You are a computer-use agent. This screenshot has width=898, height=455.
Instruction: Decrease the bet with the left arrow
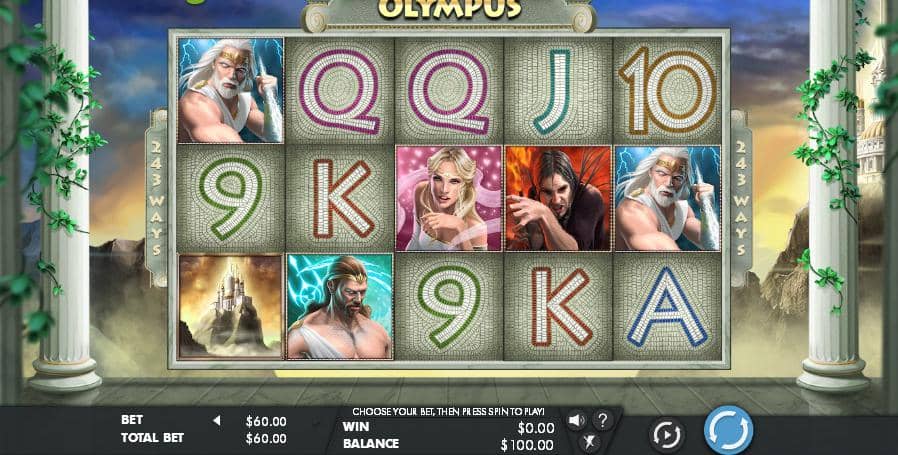pyautogui.click(x=216, y=421)
